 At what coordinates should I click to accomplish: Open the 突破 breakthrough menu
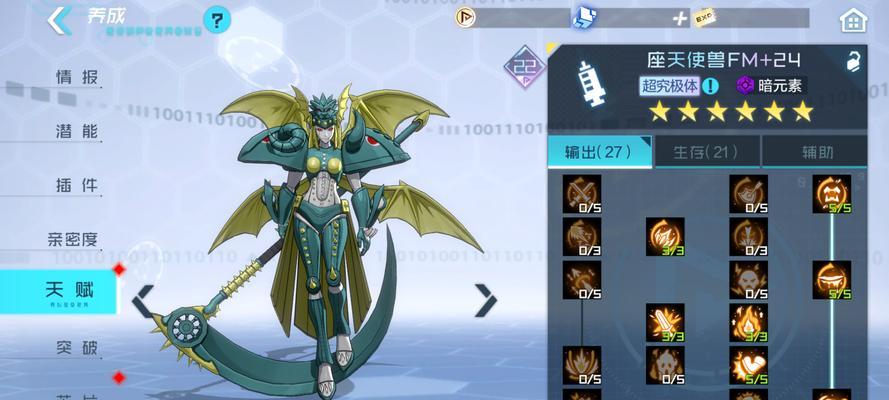(76, 348)
